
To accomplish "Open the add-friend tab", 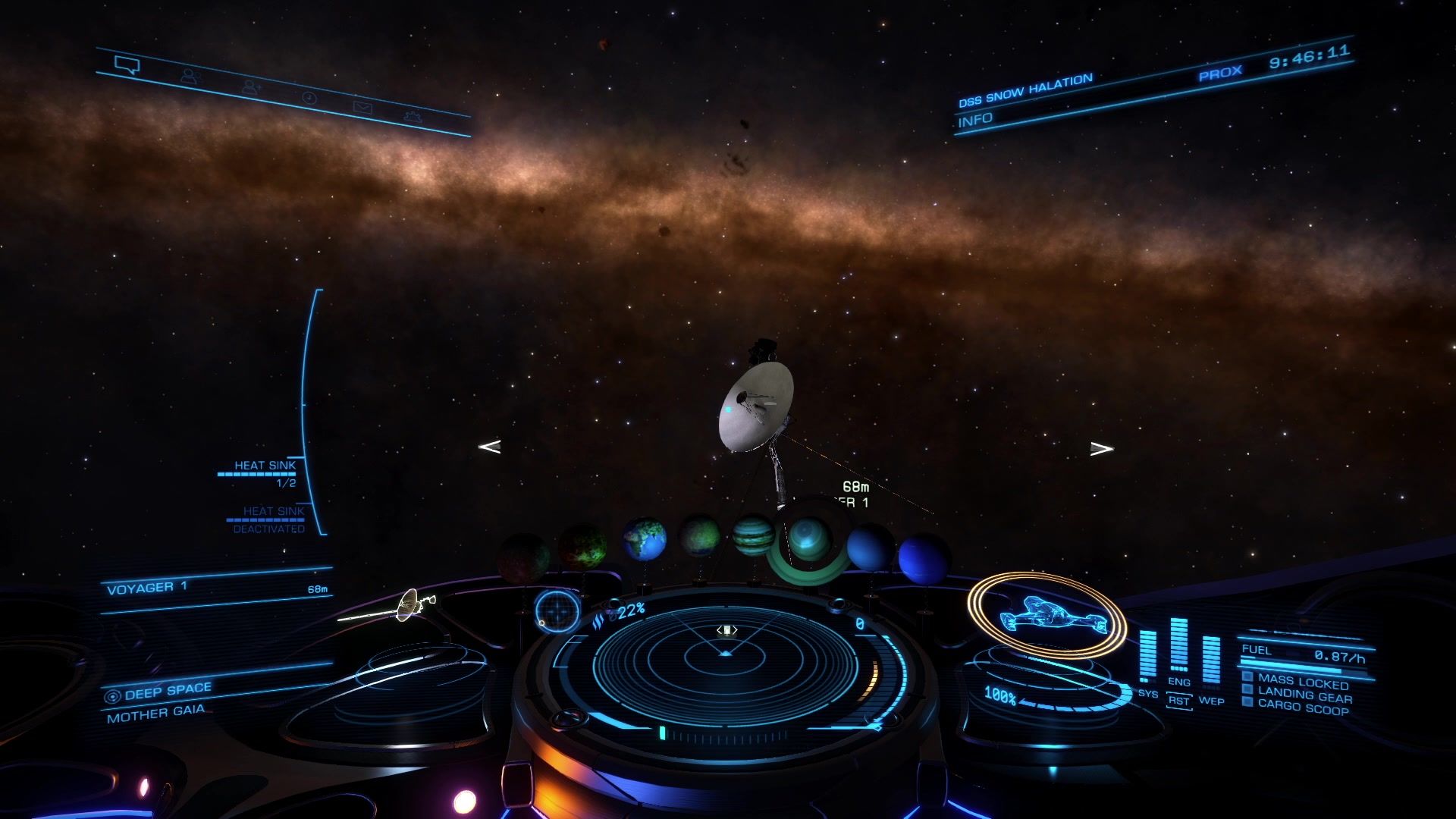I will click(x=250, y=88).
